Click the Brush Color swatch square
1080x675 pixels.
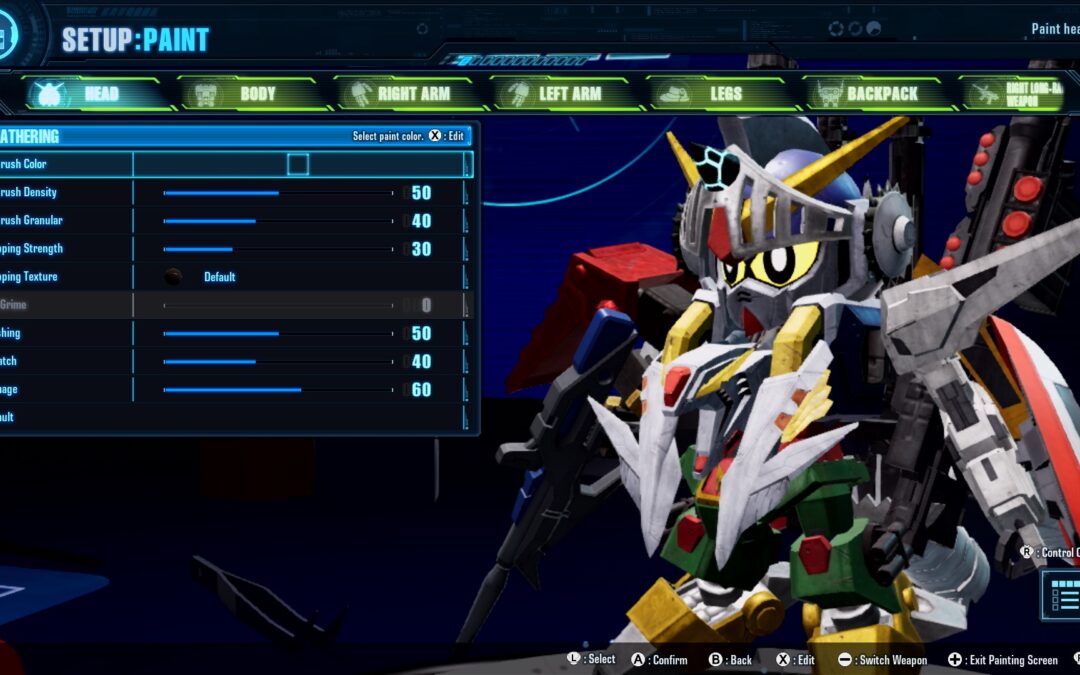pyautogui.click(x=298, y=164)
